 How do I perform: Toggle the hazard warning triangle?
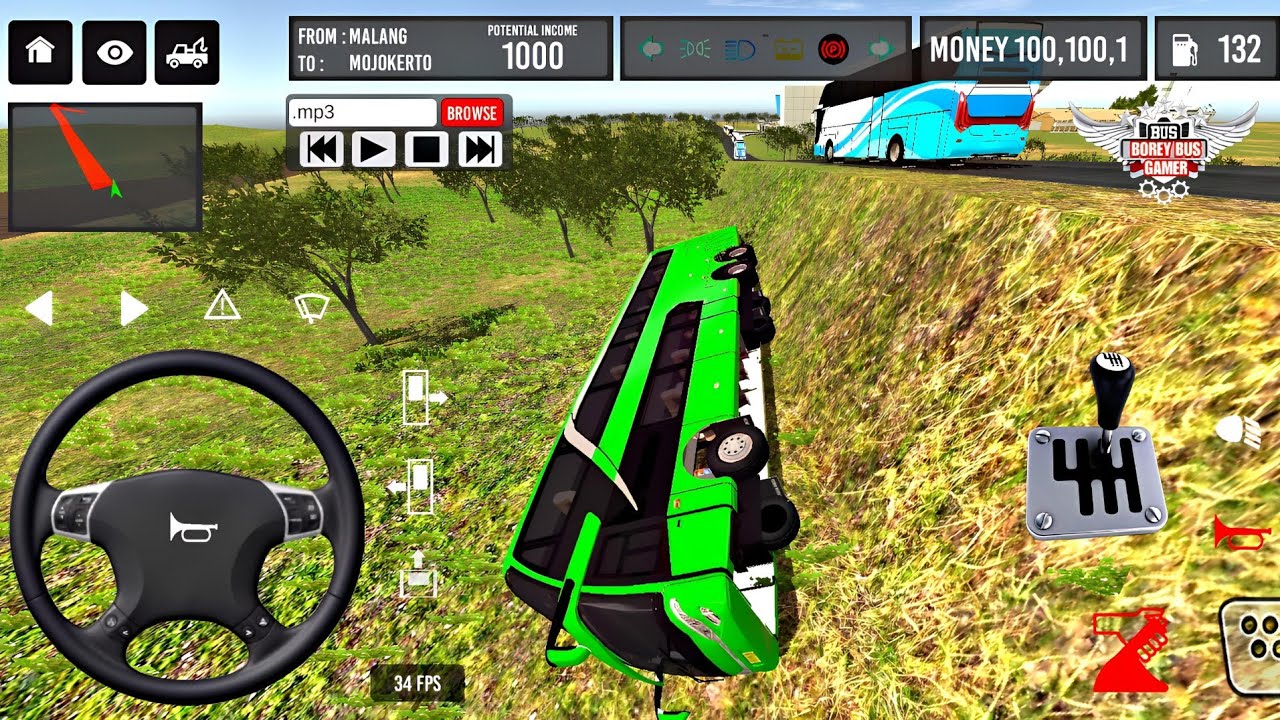click(222, 305)
